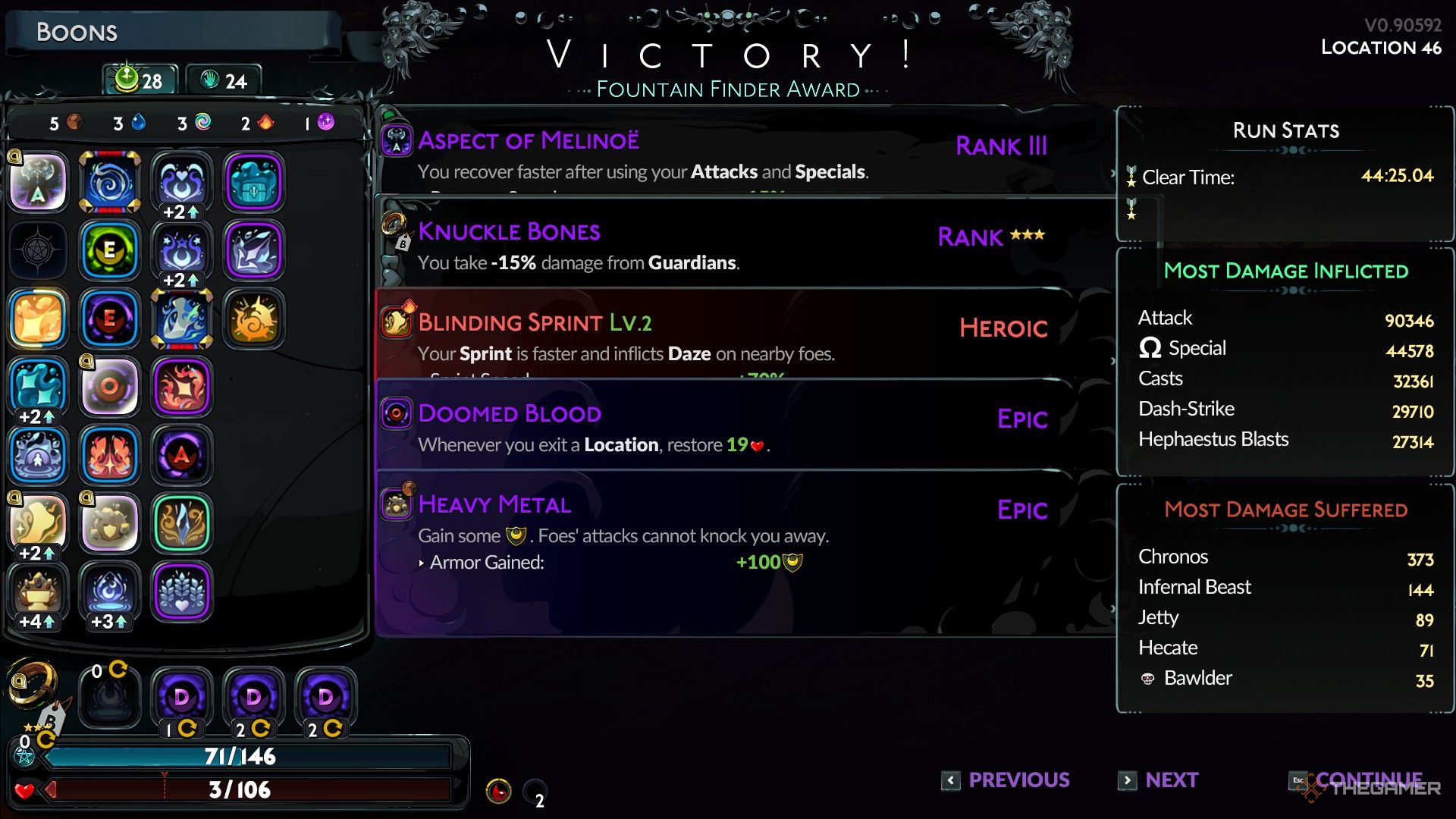This screenshot has width=1456, height=819.
Task: Select the red flame claw boon icon
Action: pyautogui.click(x=110, y=455)
